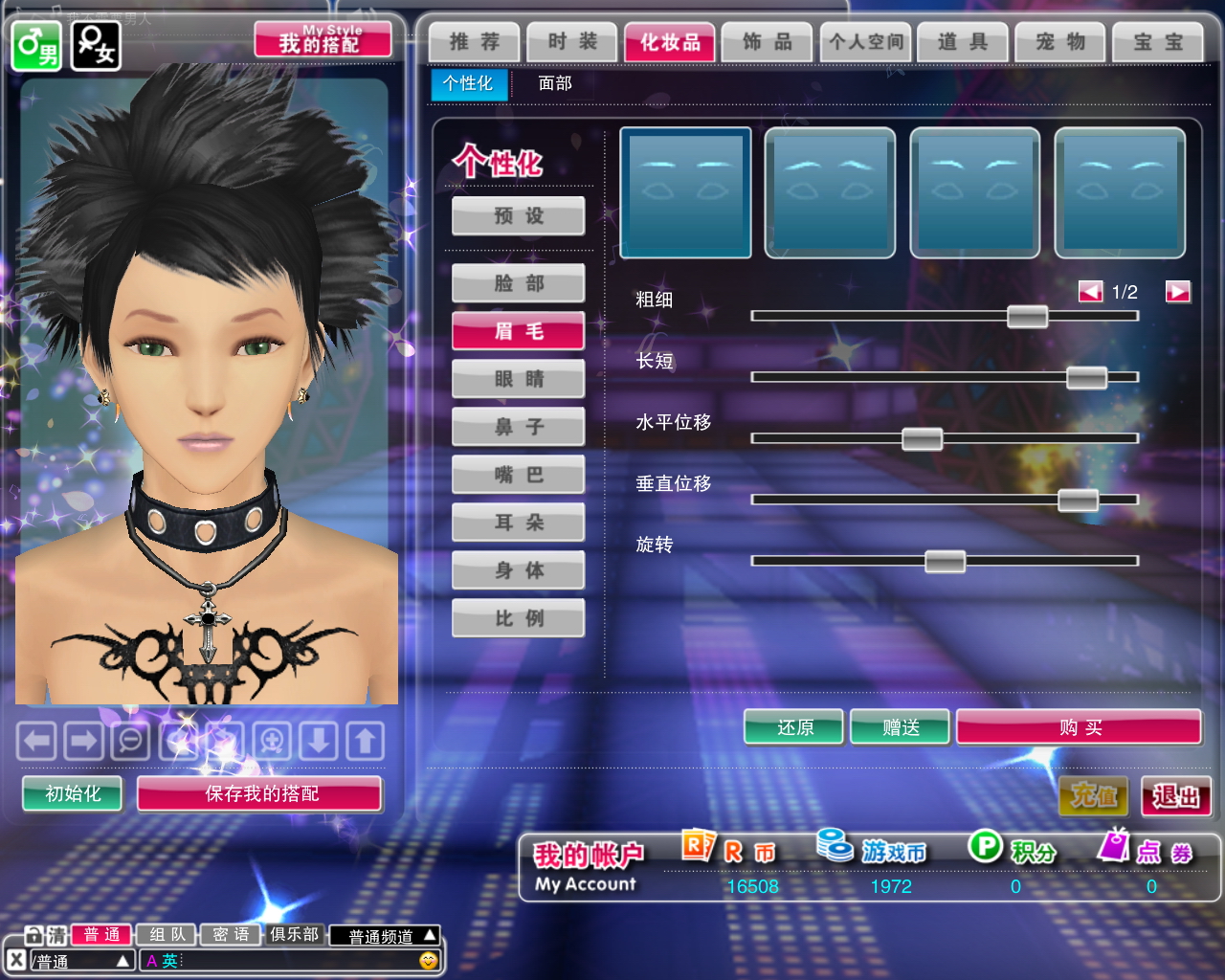
Task: Switch to the 时装 fashion tab
Action: 572,42
